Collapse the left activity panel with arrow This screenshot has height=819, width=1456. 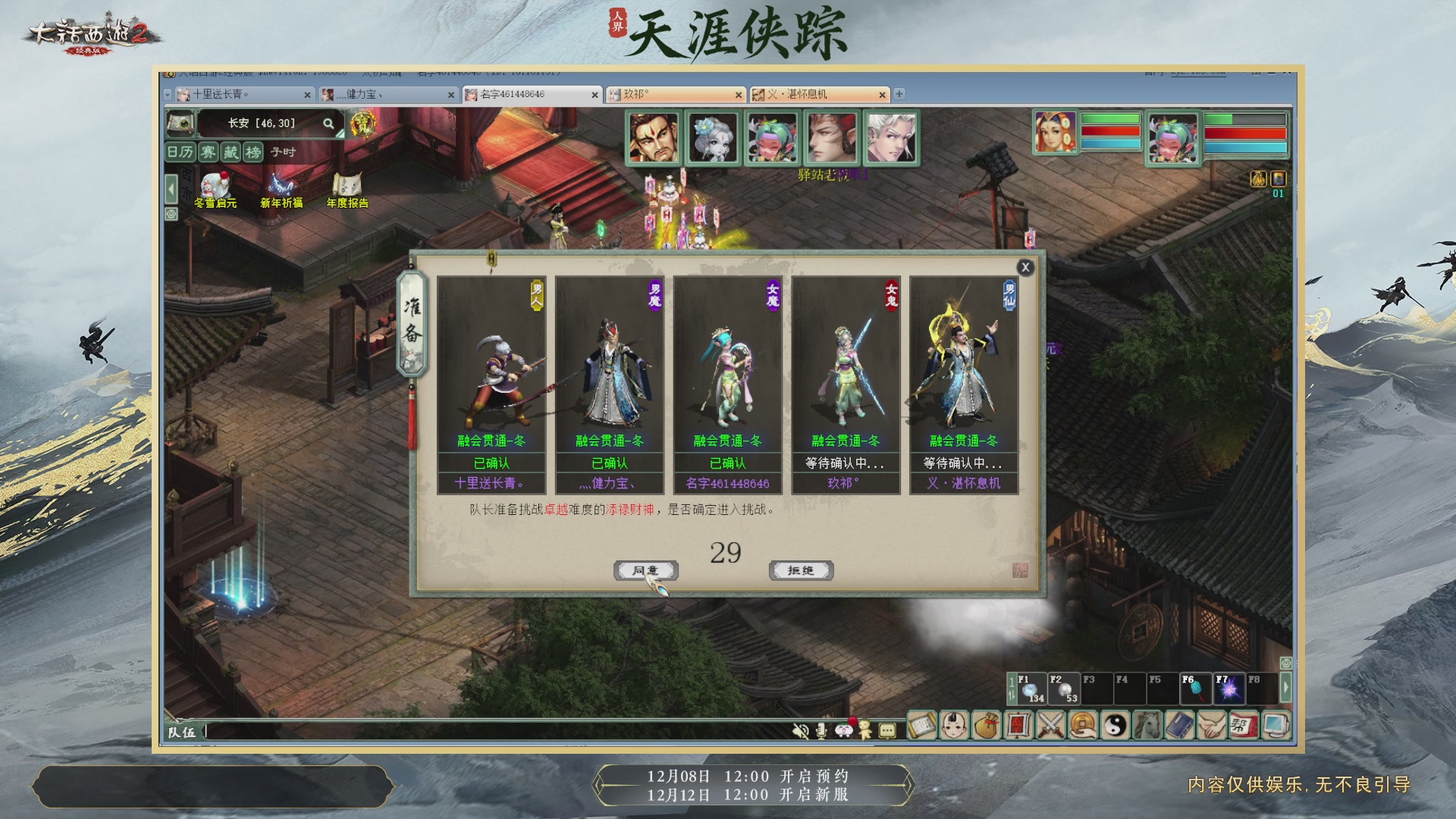click(x=171, y=189)
